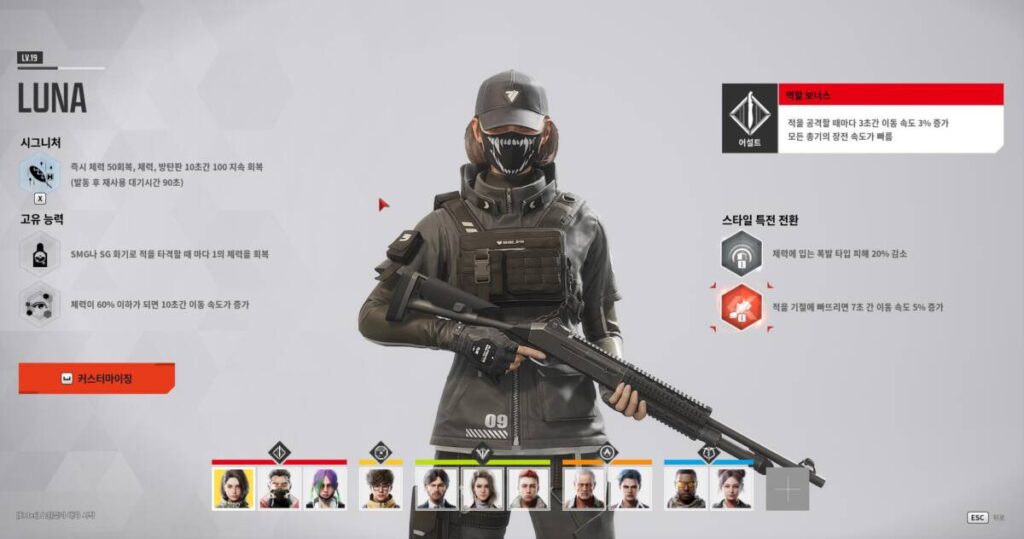Select the glasses-wearing character in yellow jacket
1024x539 pixels.
(381, 488)
